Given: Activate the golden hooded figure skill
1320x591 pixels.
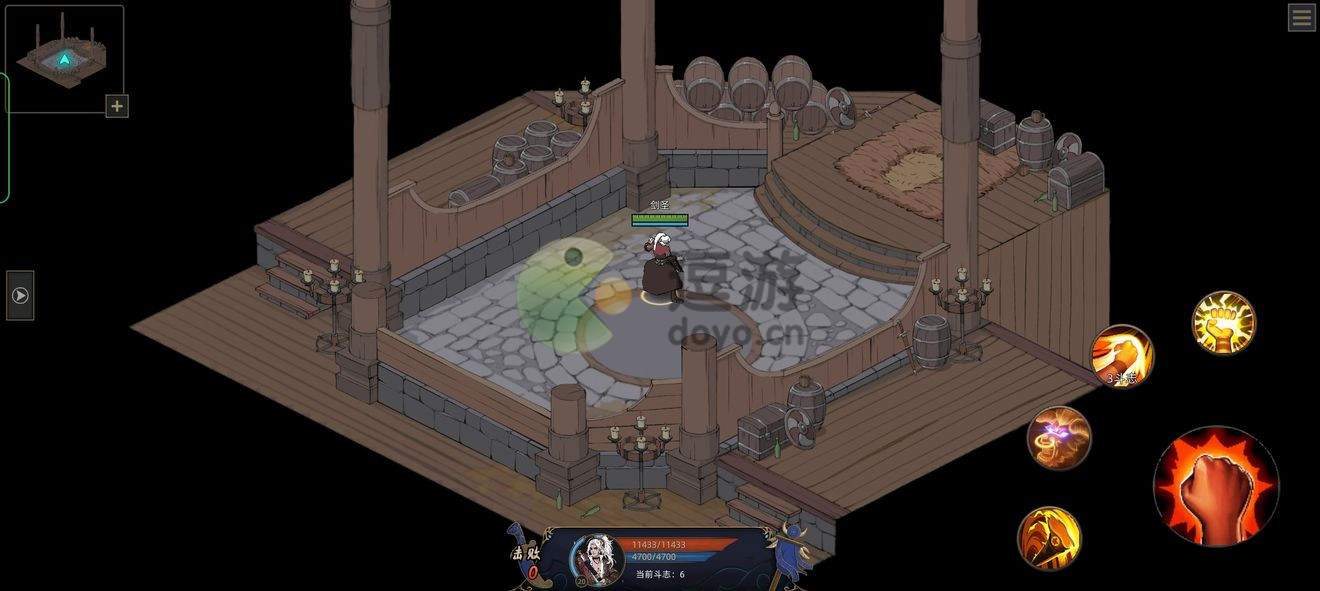Looking at the screenshot, I should (x=1049, y=538).
